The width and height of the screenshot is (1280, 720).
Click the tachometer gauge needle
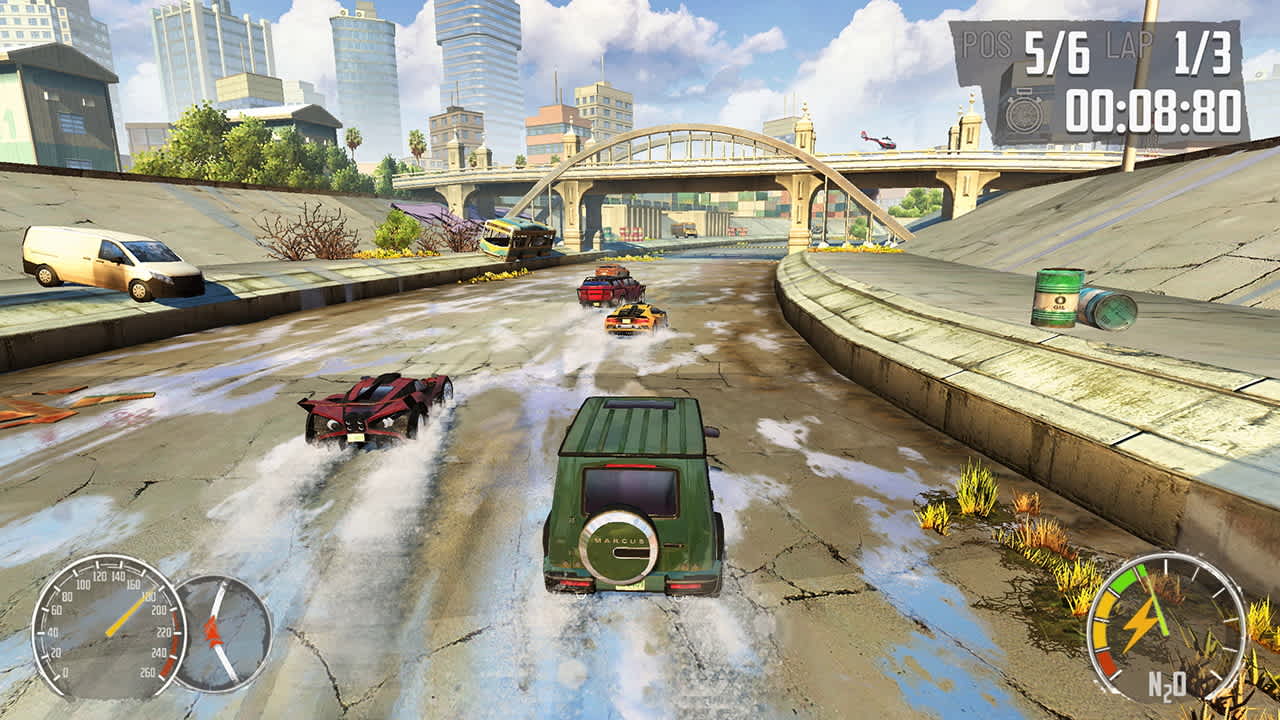[x=213, y=630]
